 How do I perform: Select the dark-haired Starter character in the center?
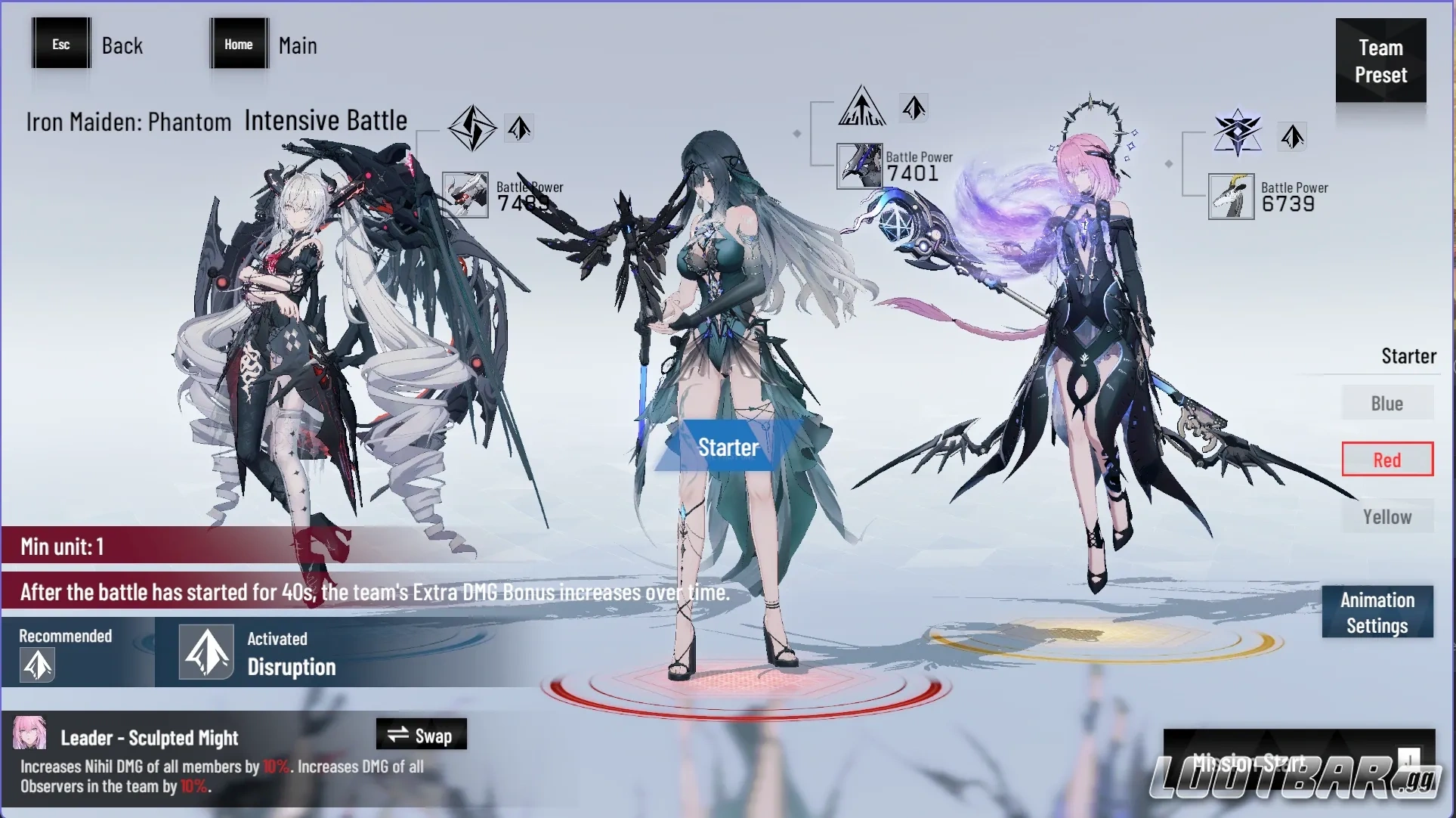coord(725,340)
